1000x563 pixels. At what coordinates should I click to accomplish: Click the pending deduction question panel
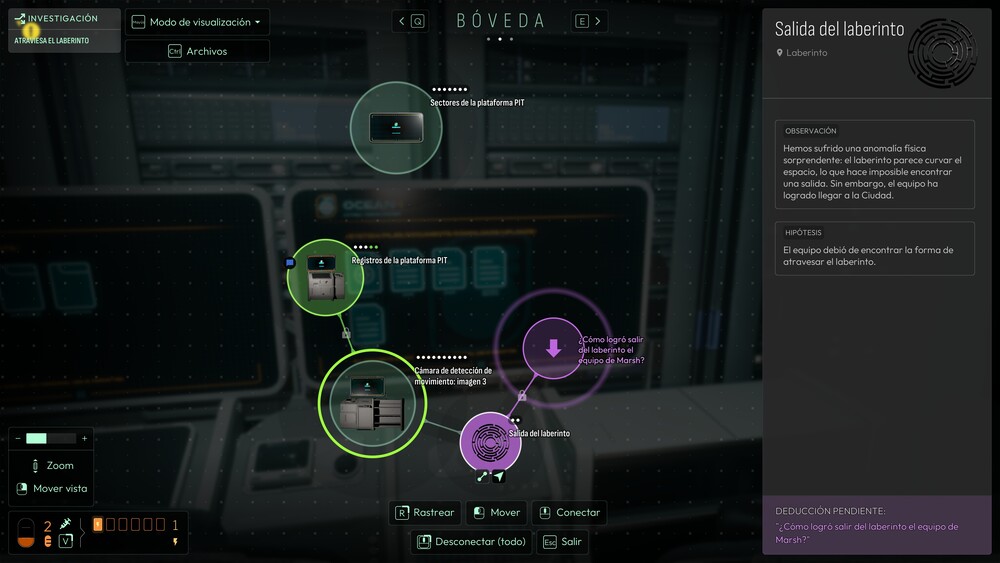[880, 526]
